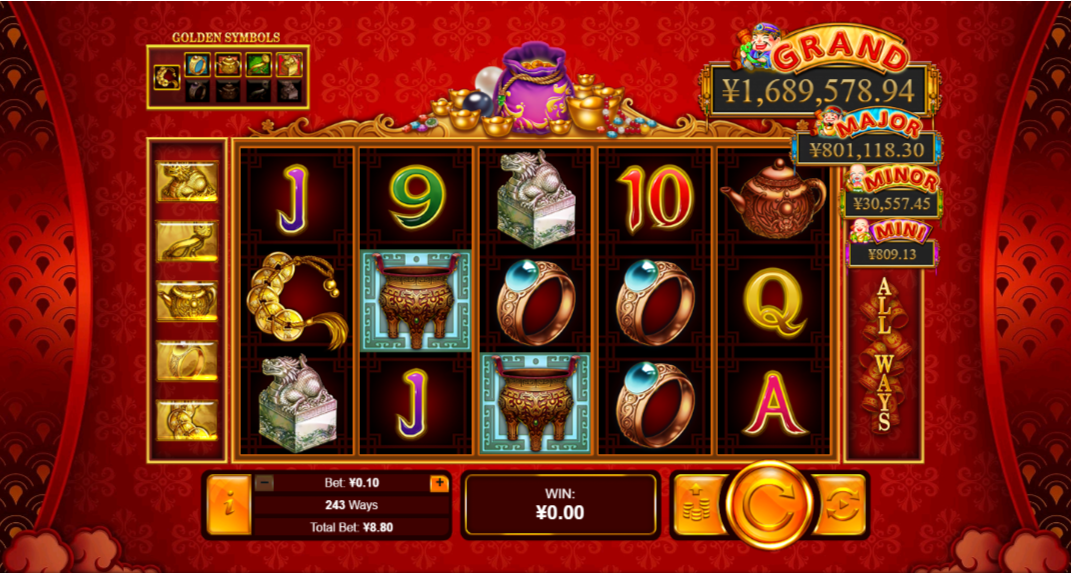Open the info paytable button

227,505
